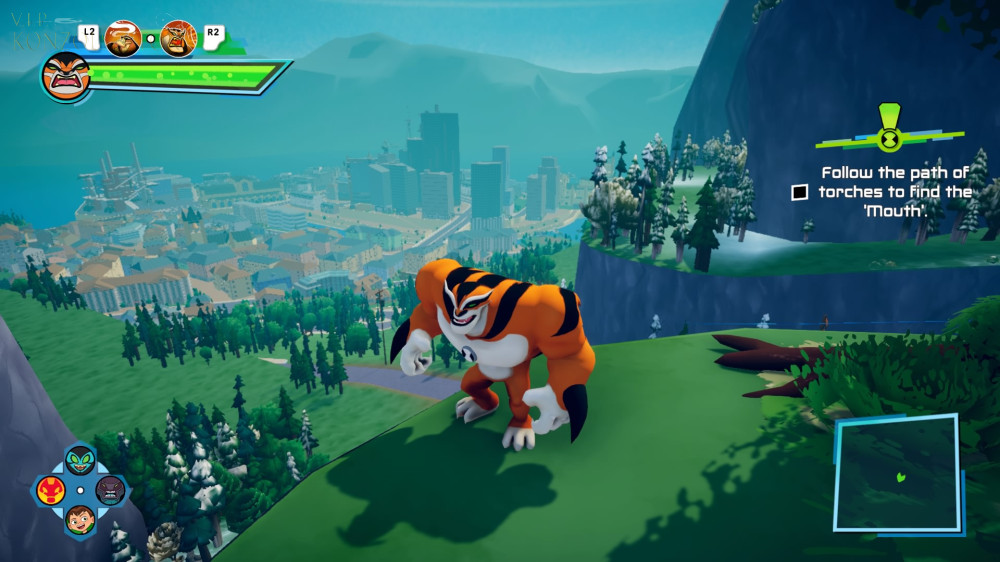Select the XLR8 alien at the top of the wheel

(x=80, y=461)
